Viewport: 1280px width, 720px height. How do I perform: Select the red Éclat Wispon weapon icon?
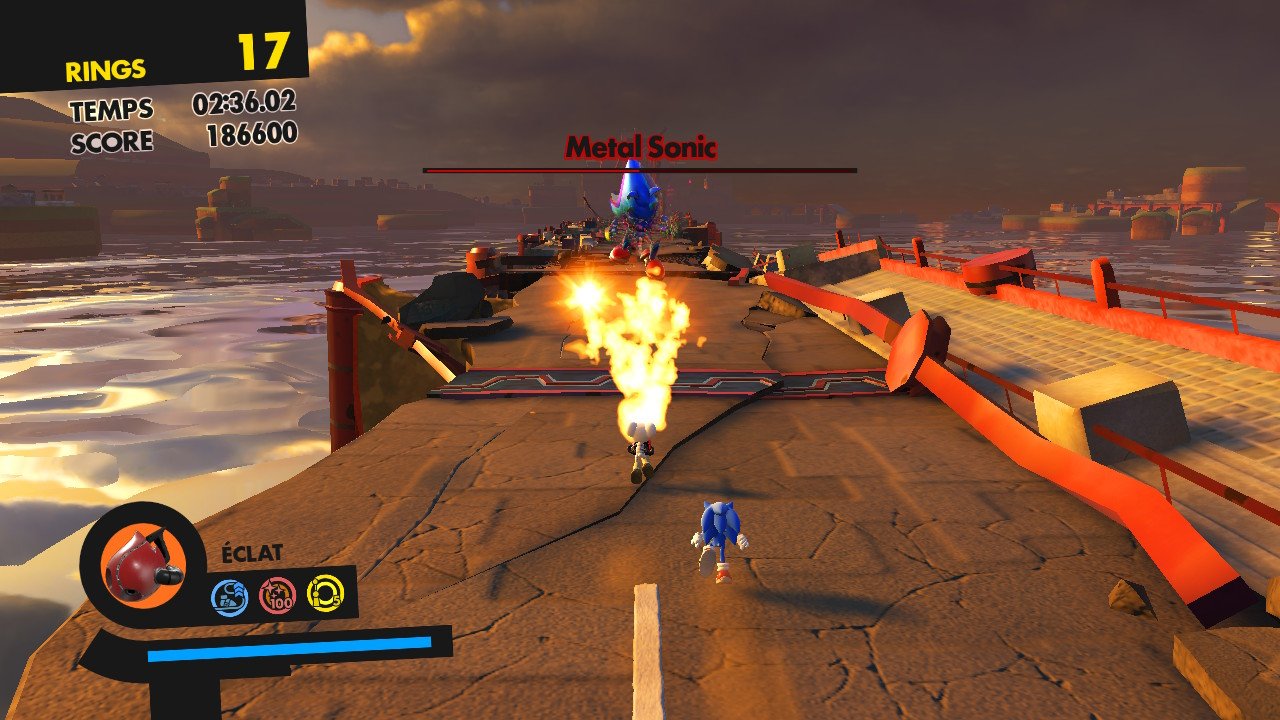pyautogui.click(x=140, y=564)
